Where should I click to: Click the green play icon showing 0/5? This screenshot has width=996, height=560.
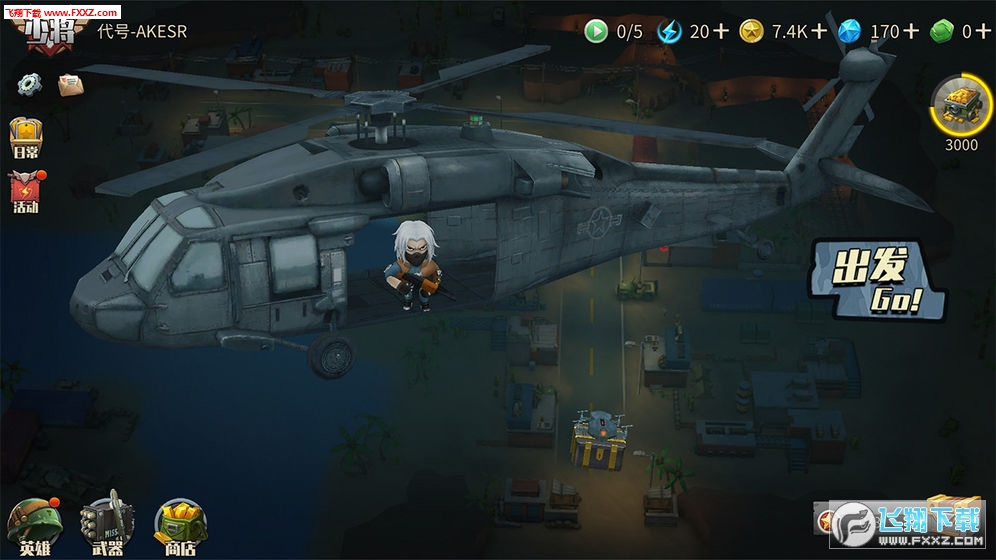click(x=596, y=31)
